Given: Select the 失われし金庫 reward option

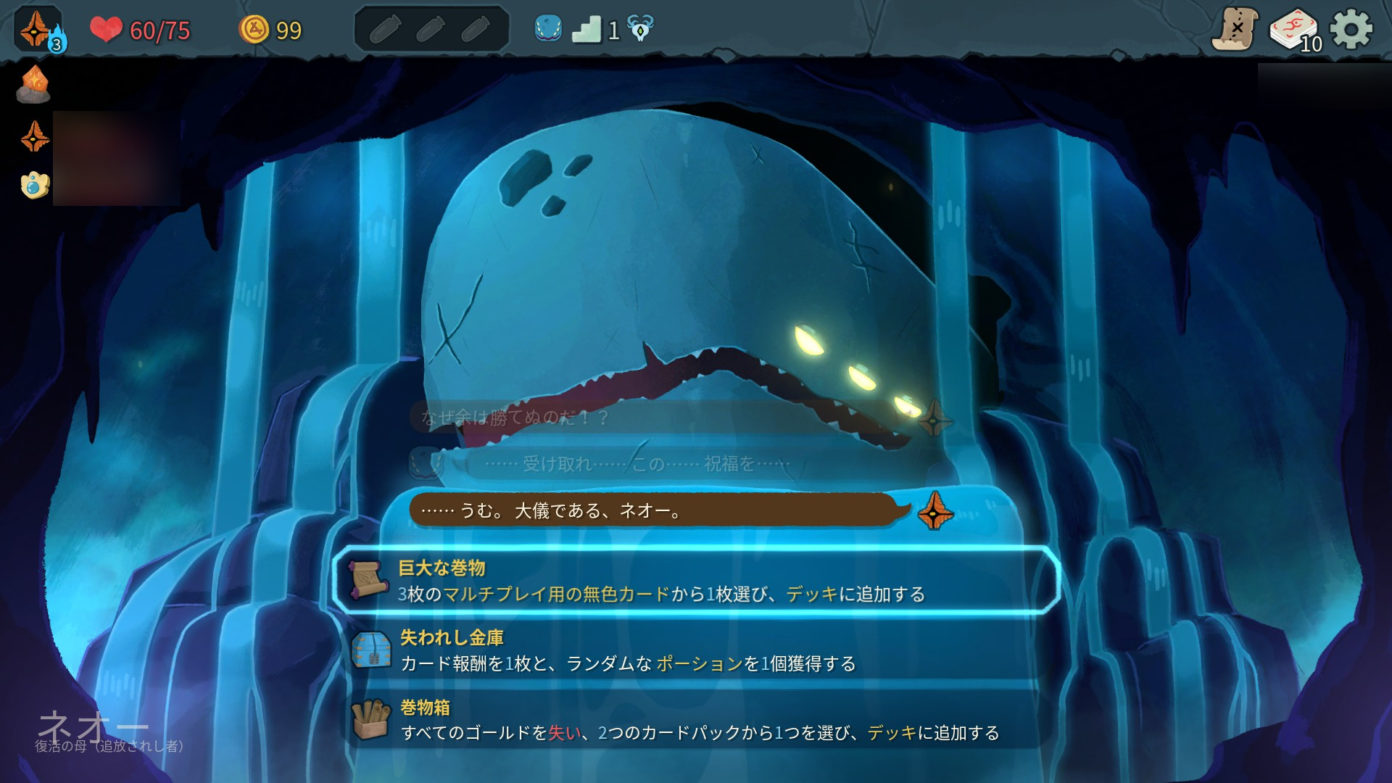Looking at the screenshot, I should [695, 650].
